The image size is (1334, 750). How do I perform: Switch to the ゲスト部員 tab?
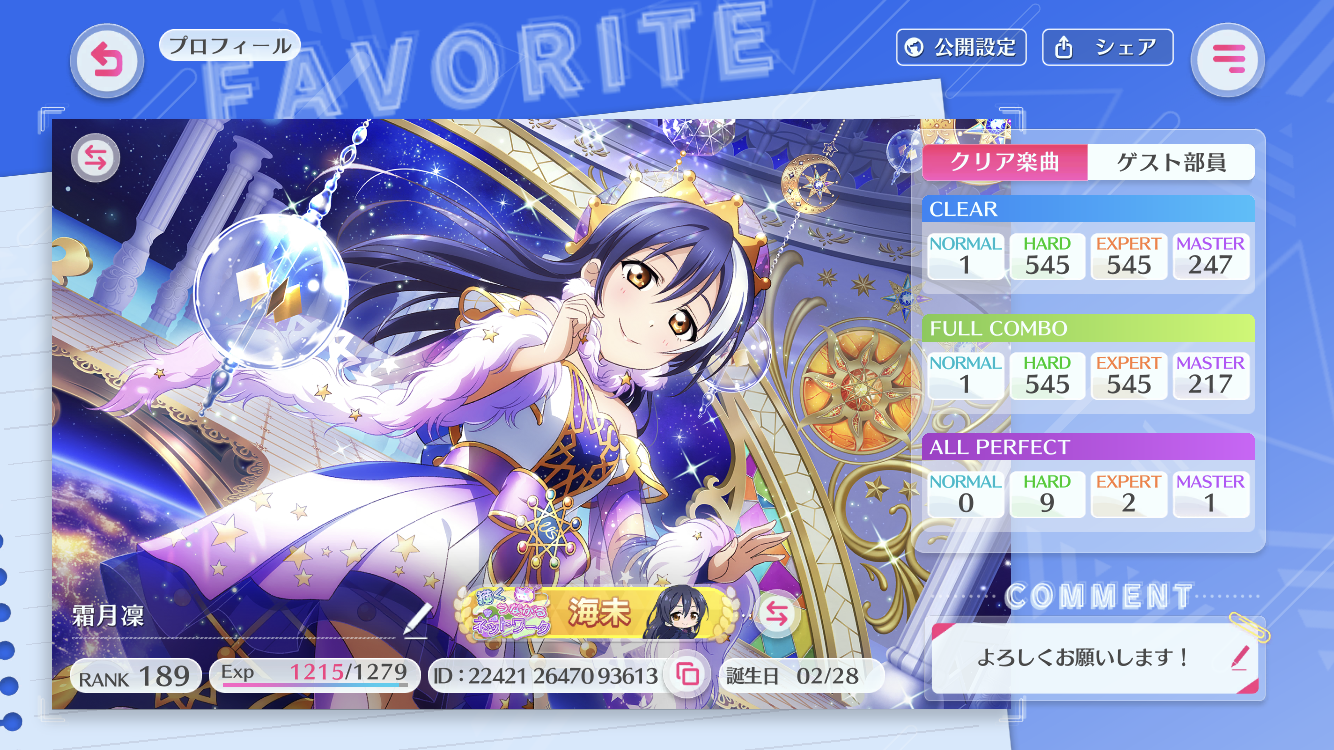[1171, 162]
